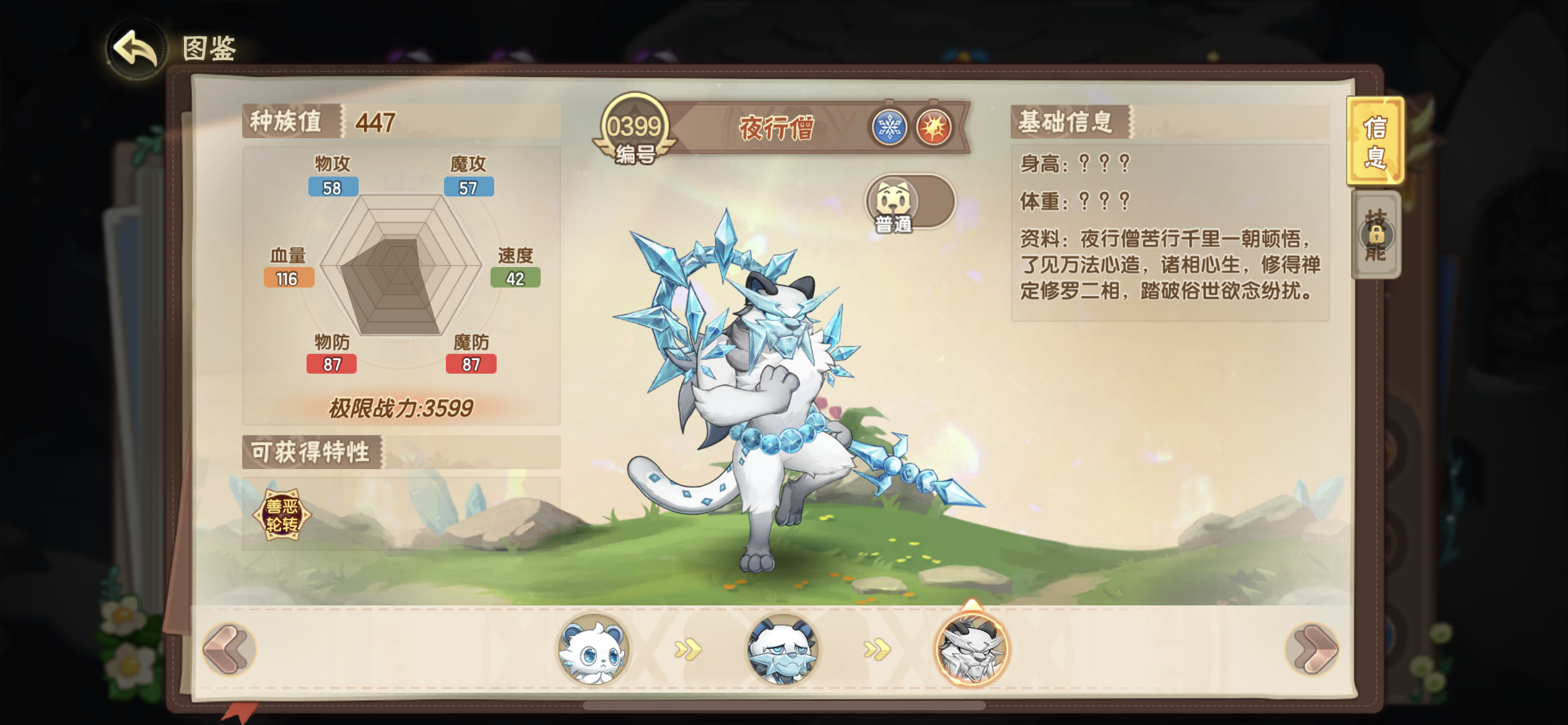Tap the 普通 form face icon
Screen dimensions: 1568x725
coord(892,201)
